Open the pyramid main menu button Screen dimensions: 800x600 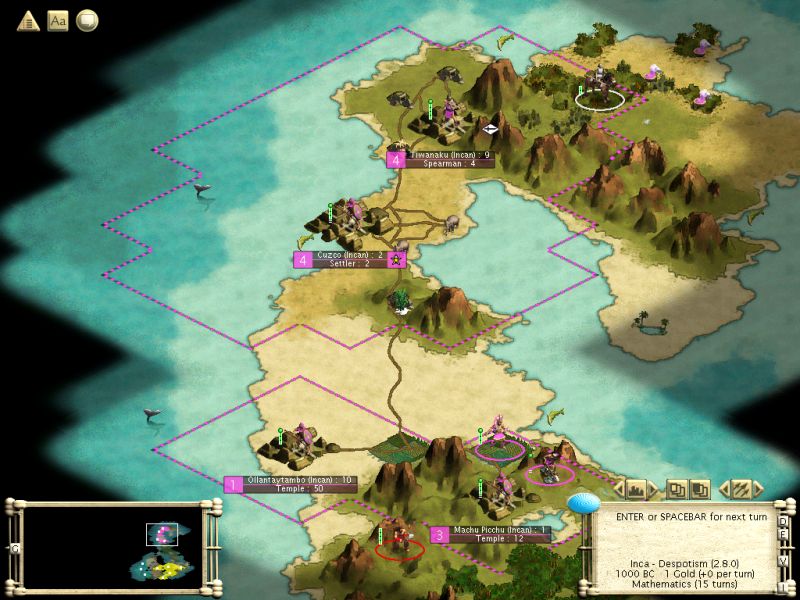coord(27,20)
